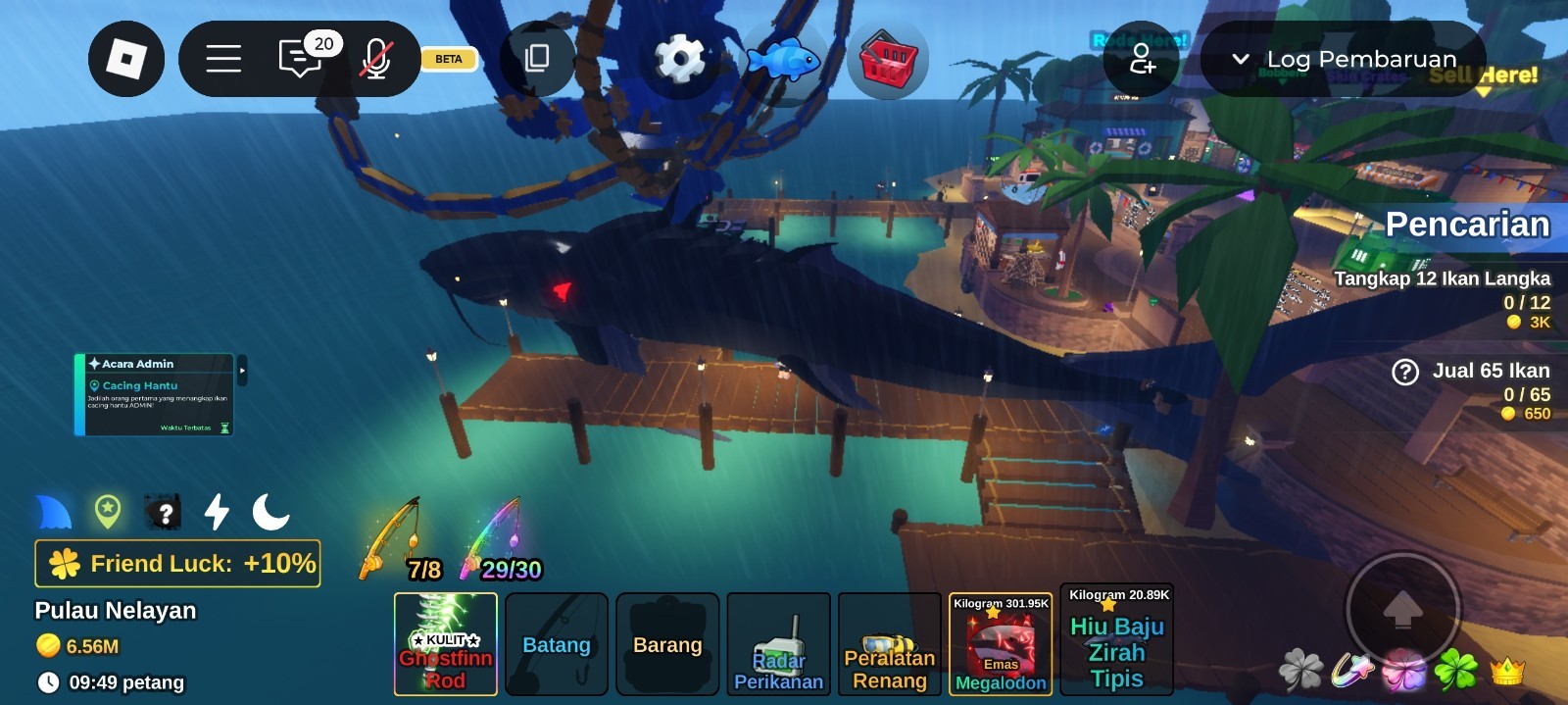Open the gear settings icon

(x=679, y=59)
